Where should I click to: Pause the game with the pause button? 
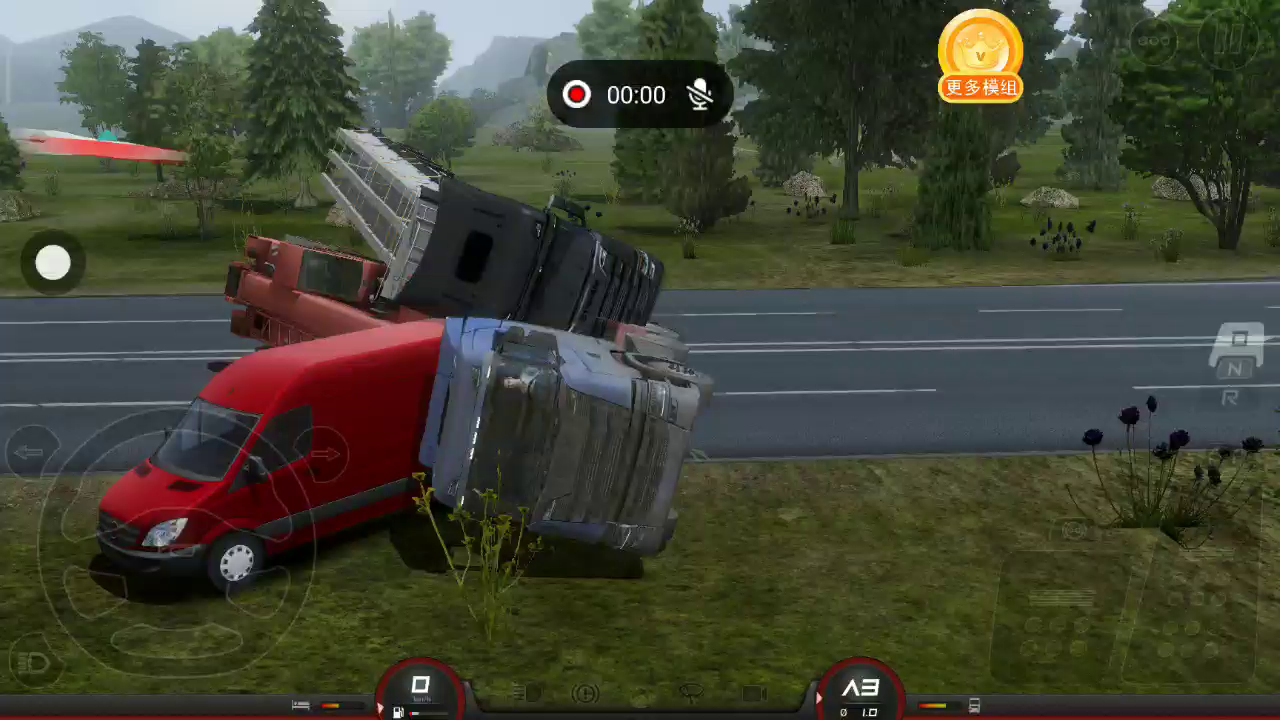[x=1227, y=40]
